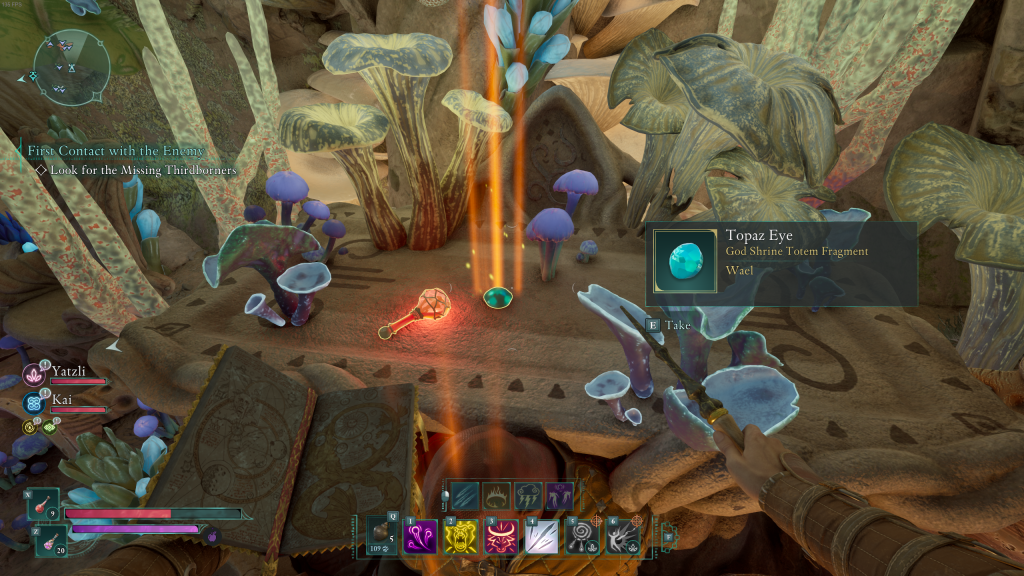Click the Topaz Eye item tooltip icon
The width and height of the screenshot is (1024, 576).
tap(685, 263)
